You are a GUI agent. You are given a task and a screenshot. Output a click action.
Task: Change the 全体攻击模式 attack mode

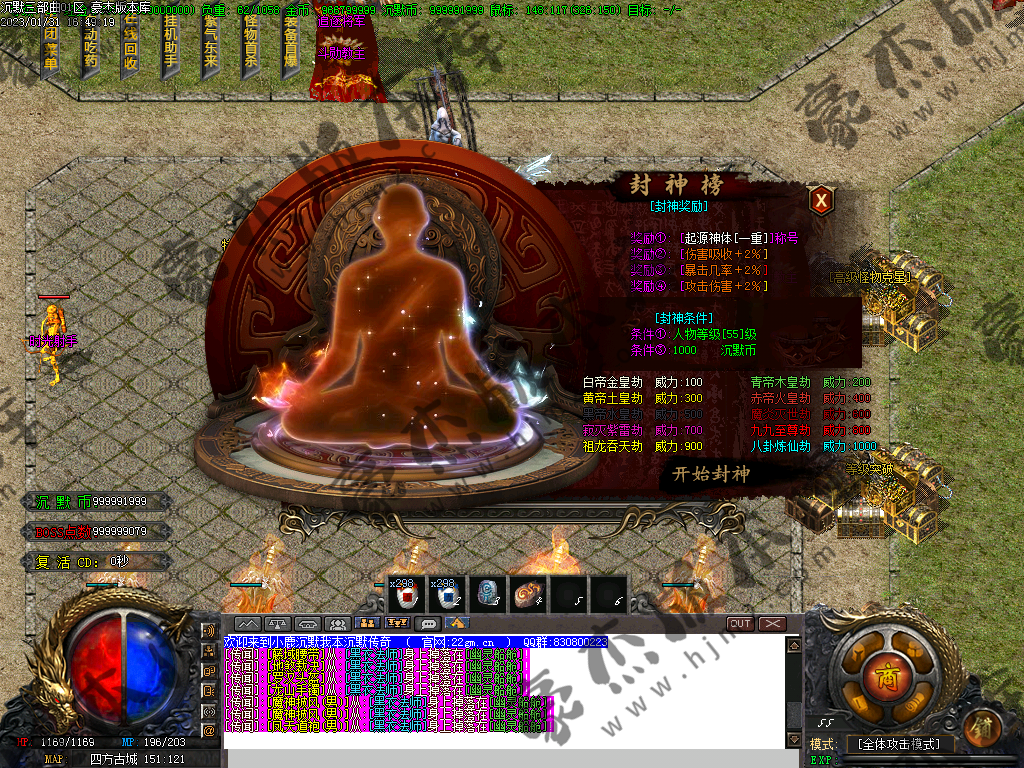[900, 745]
